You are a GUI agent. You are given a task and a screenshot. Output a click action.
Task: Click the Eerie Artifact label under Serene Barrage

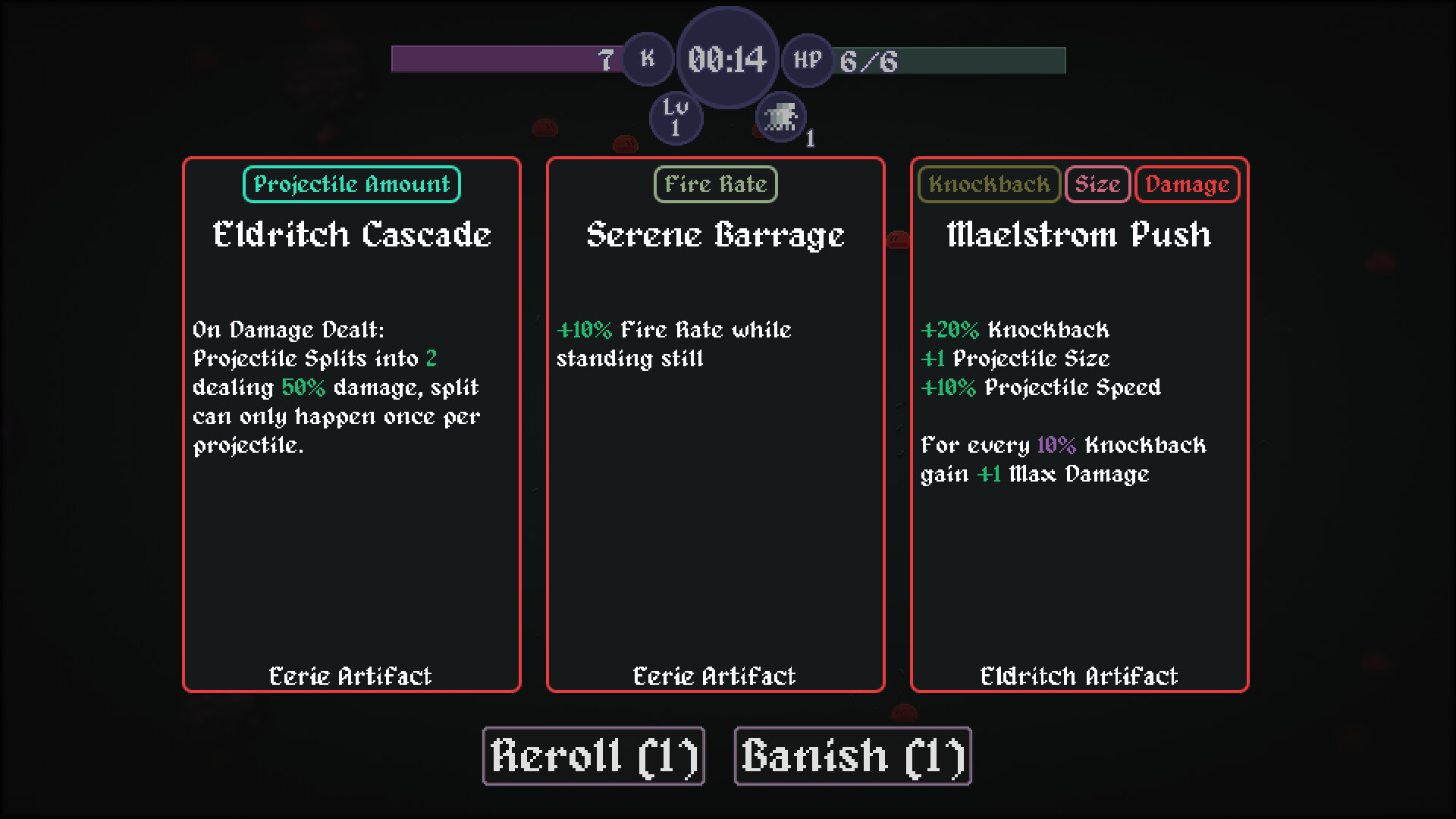pyautogui.click(x=714, y=676)
